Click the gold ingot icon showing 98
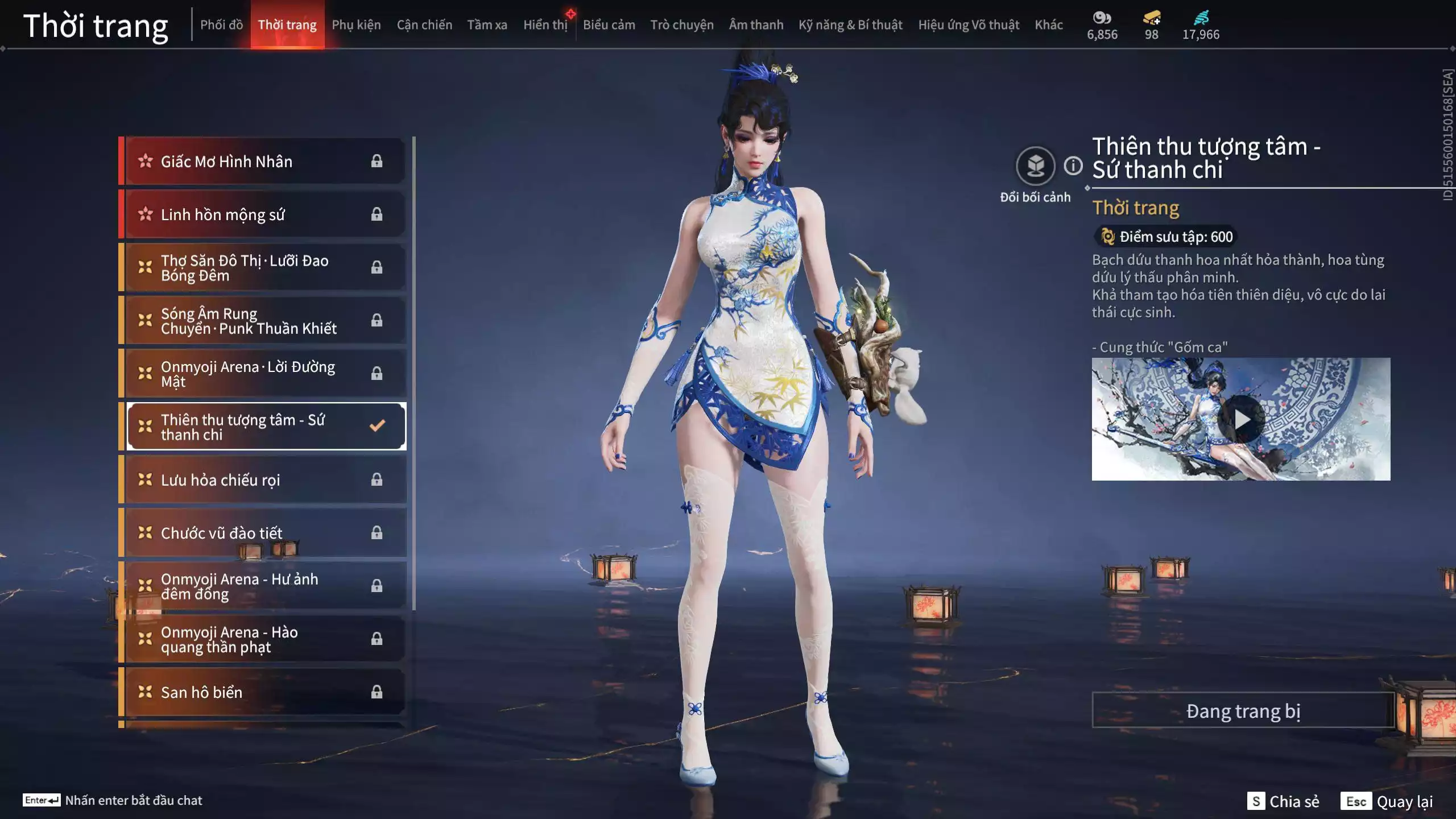The width and height of the screenshot is (1456, 819). [x=1151, y=18]
